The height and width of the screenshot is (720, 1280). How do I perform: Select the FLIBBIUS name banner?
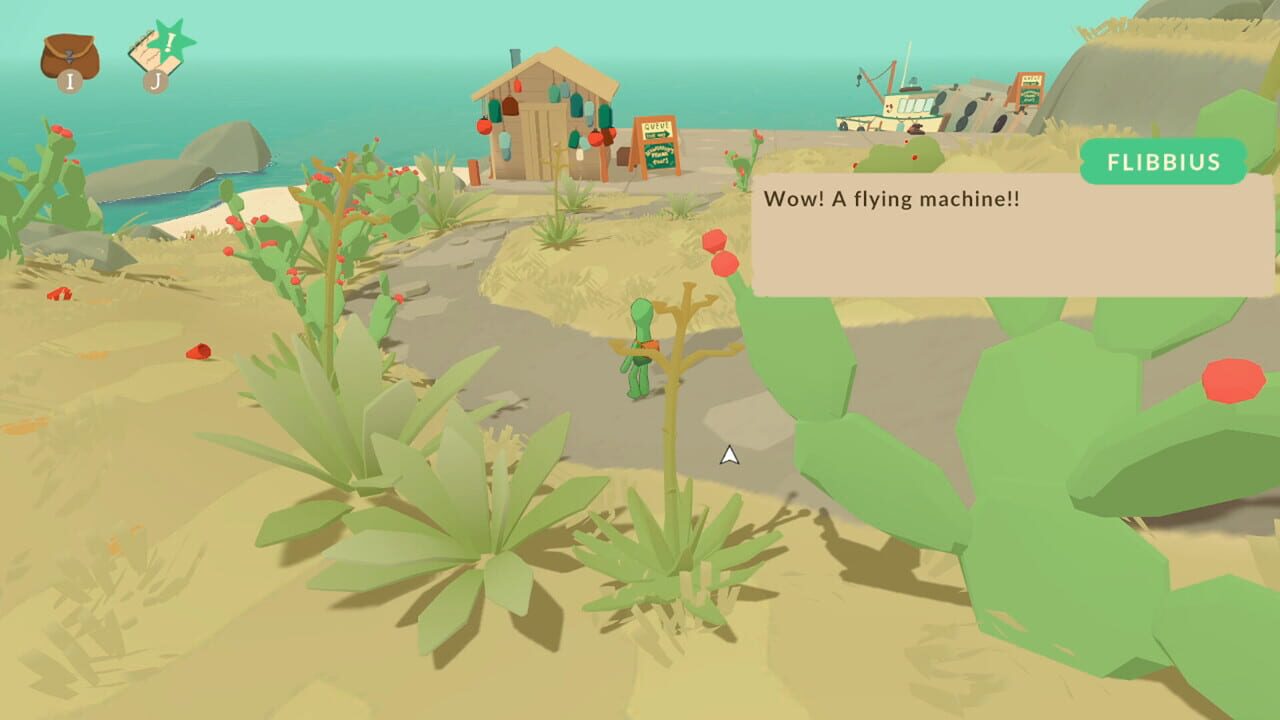pos(1163,161)
